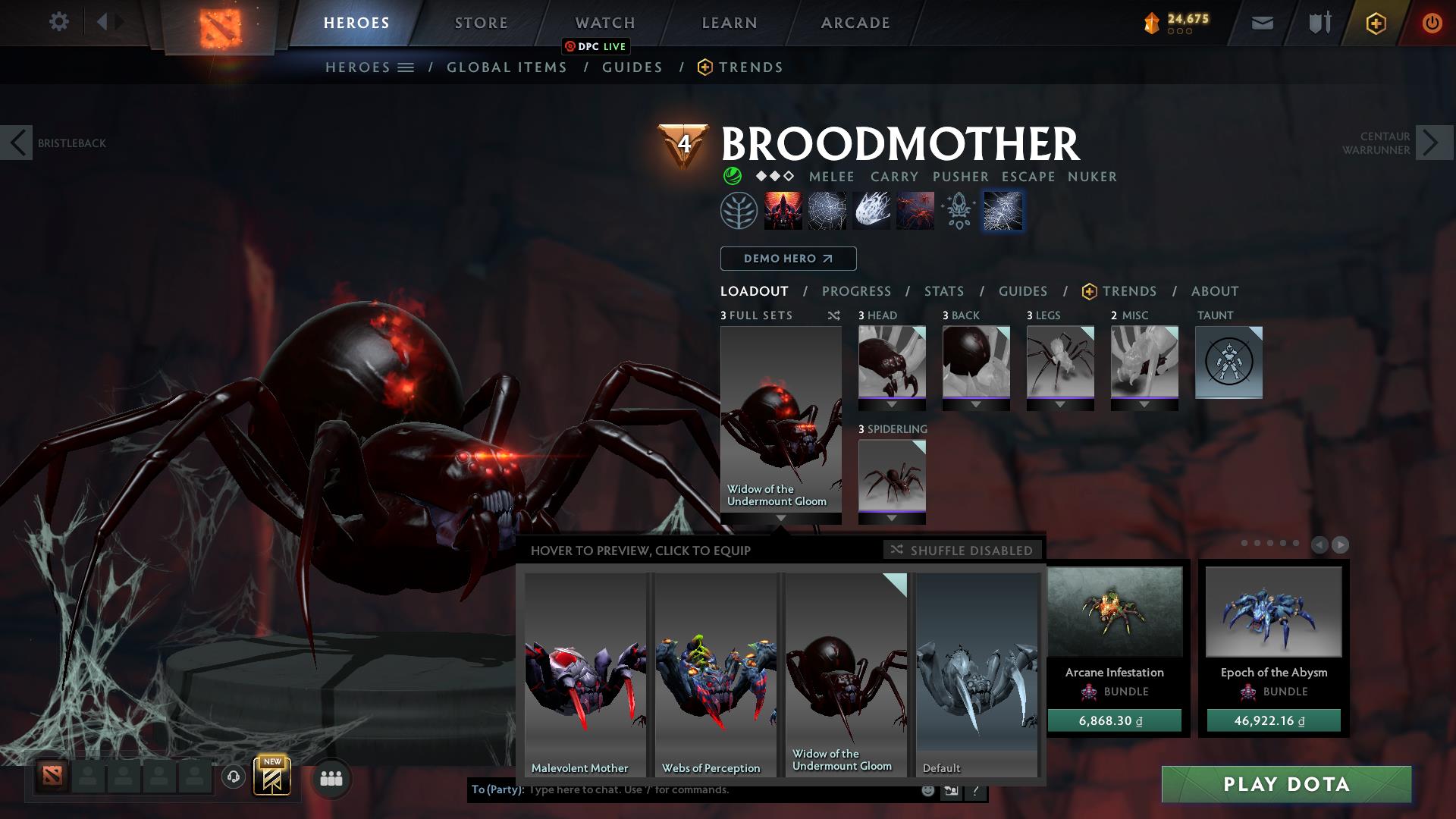Screen dimensions: 1456x819
Task: Open the settings gear icon
Action: tap(58, 22)
